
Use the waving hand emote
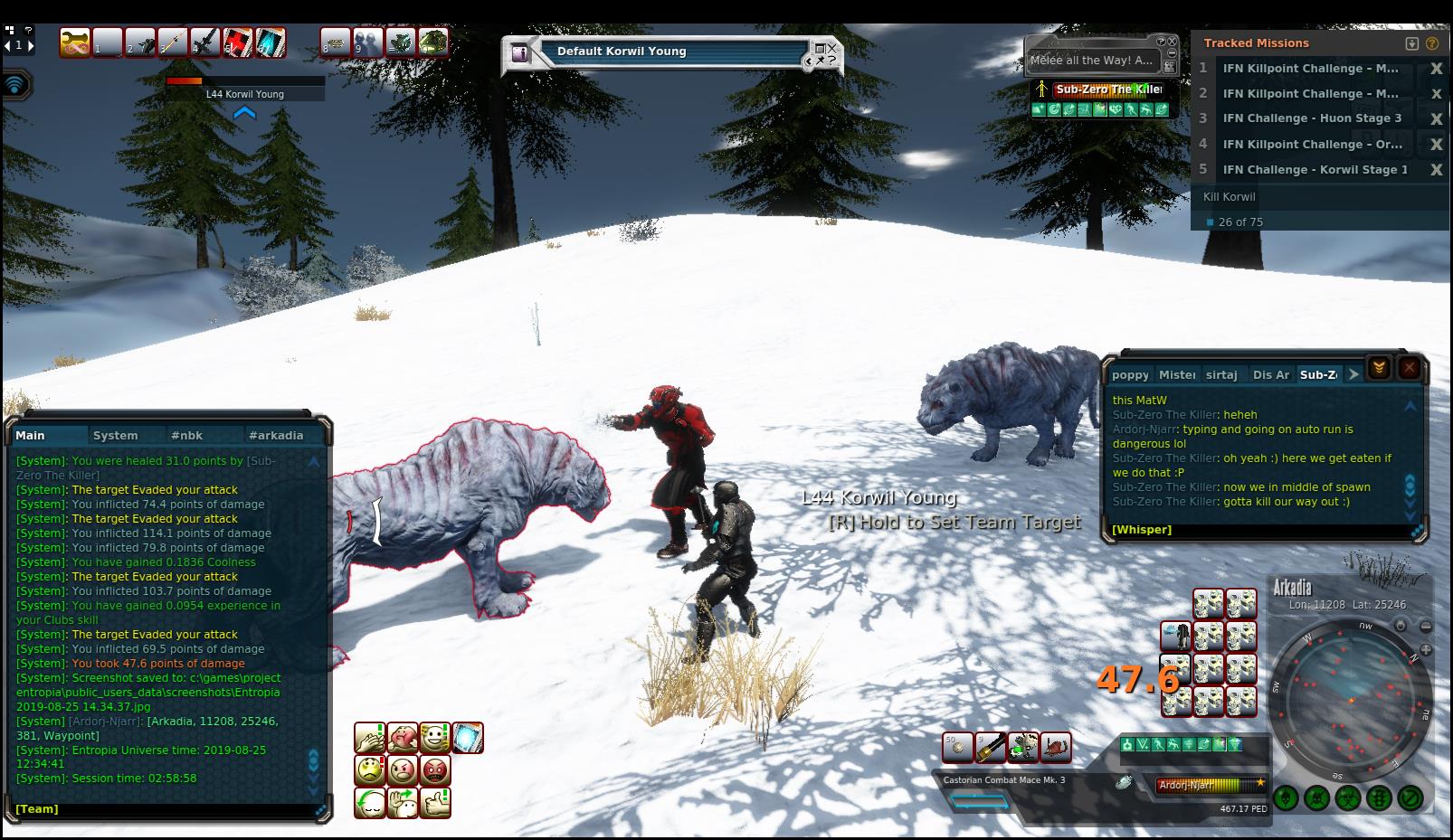pos(403,802)
